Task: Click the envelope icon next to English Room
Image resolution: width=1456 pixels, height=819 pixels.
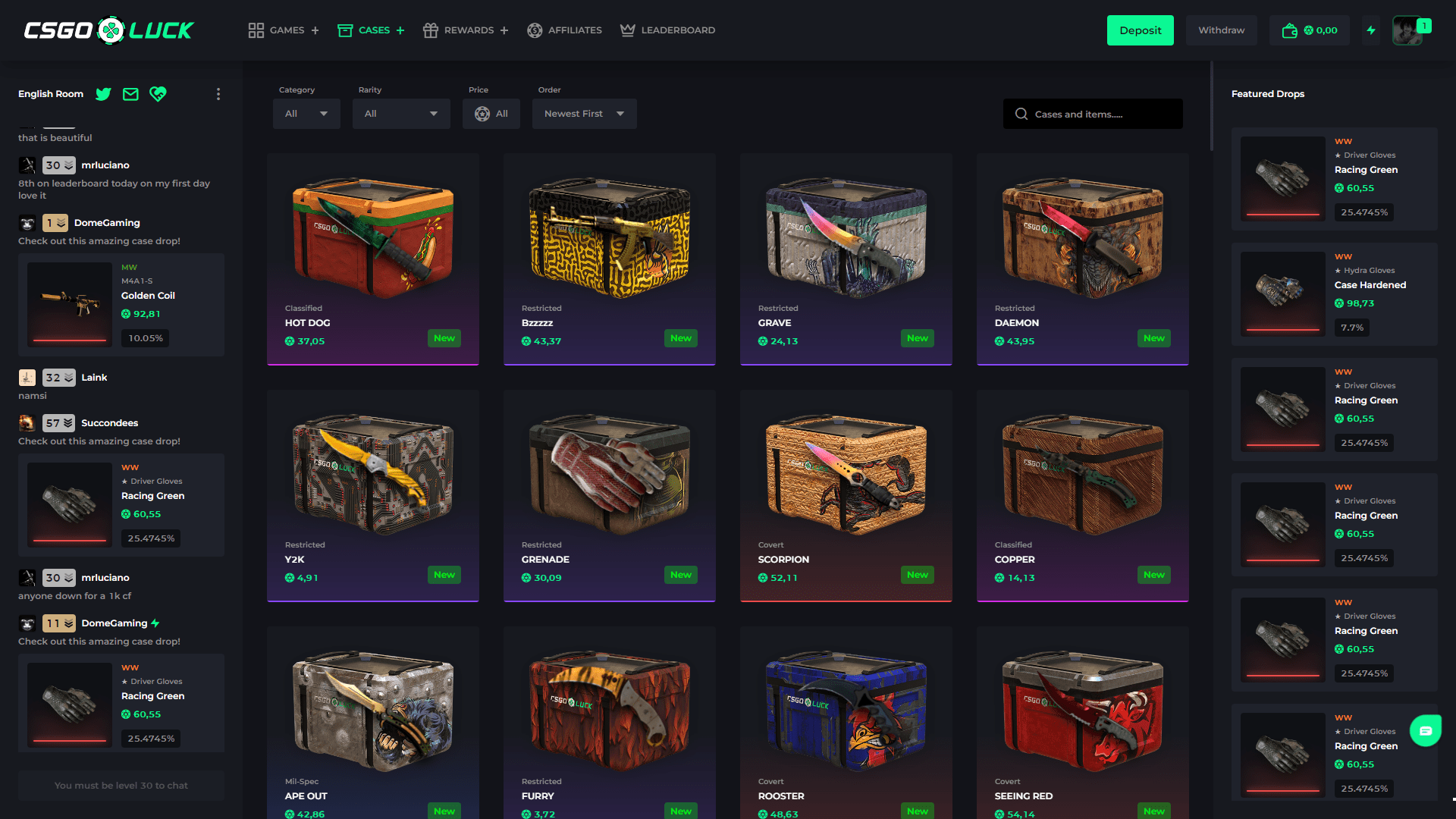Action: coord(130,94)
